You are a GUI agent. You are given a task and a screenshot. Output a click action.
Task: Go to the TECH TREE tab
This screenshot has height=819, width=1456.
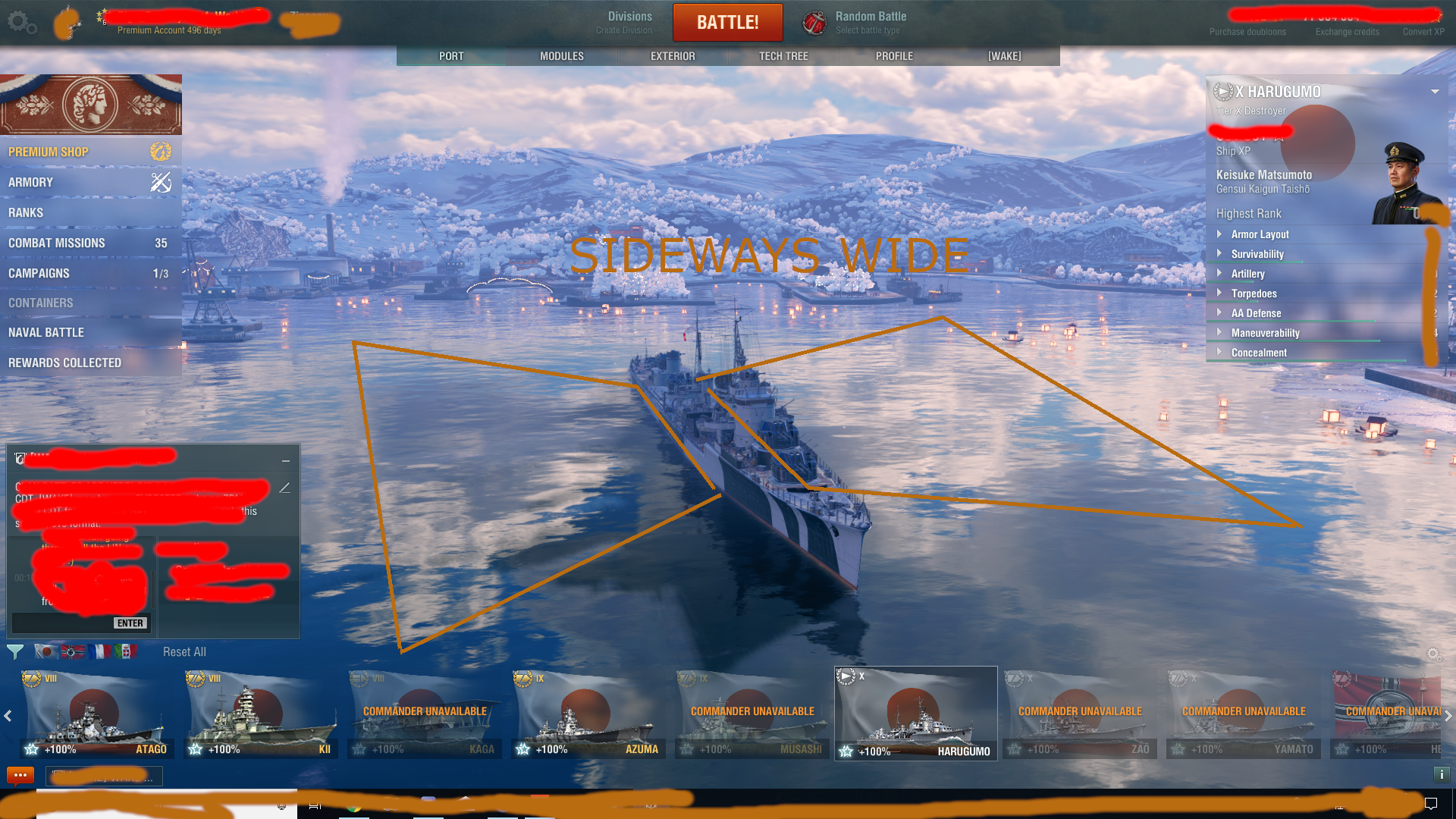pyautogui.click(x=783, y=56)
